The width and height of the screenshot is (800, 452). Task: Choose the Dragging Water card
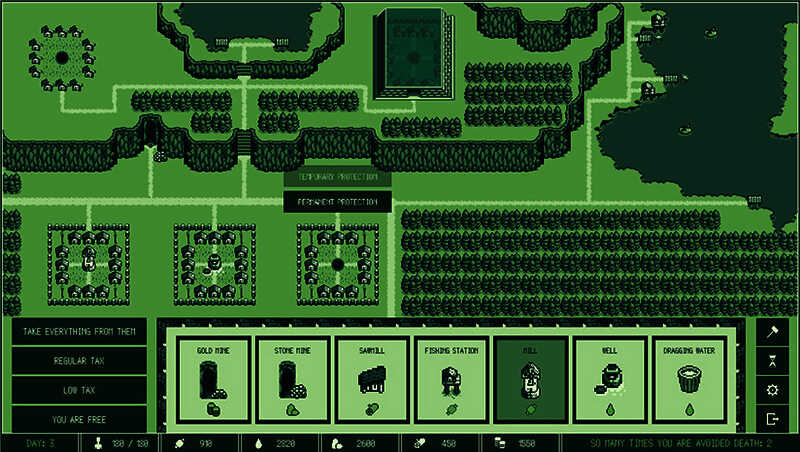[689, 380]
